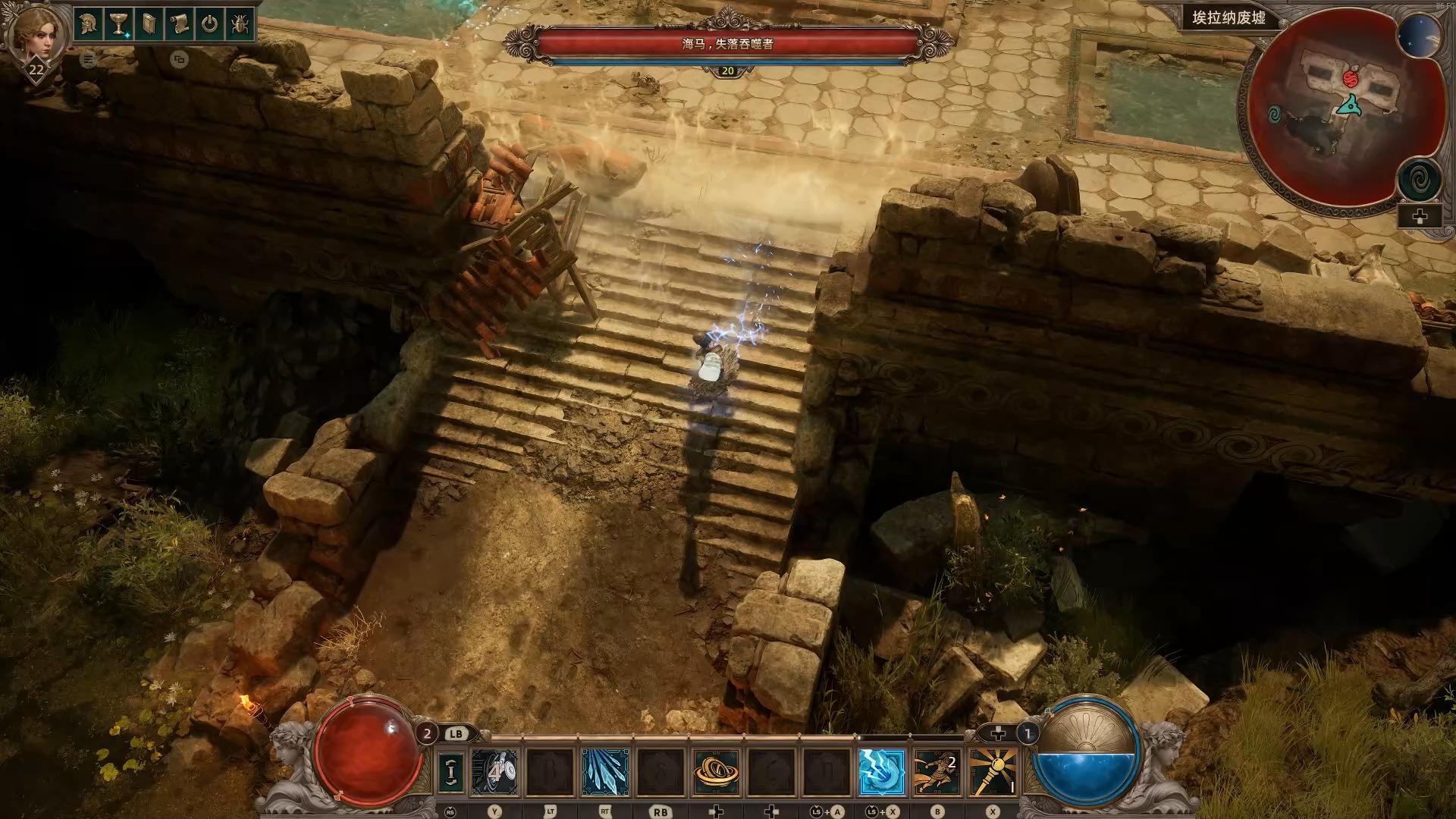Open the character sheet via the helmet icon

coord(88,24)
